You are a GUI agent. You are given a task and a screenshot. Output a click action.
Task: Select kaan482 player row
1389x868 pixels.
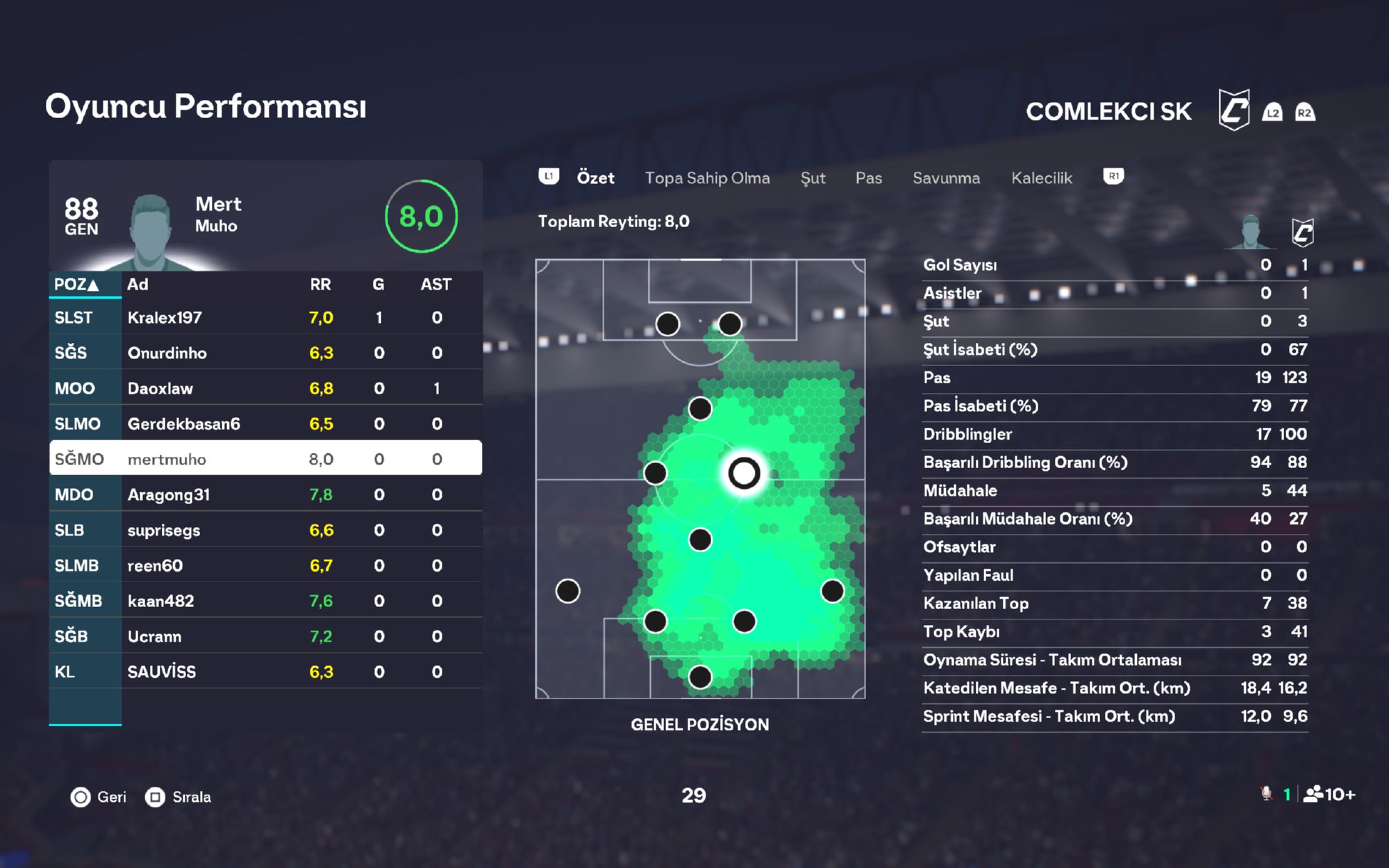[x=265, y=601]
